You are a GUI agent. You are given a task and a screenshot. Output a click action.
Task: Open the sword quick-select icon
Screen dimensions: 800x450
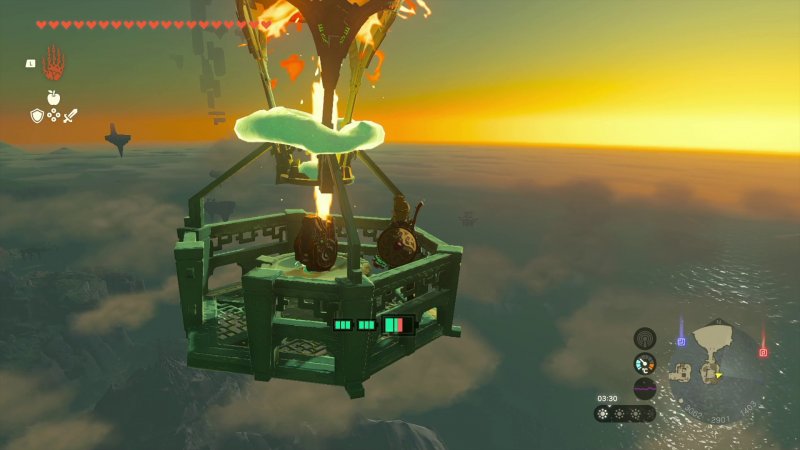click(x=70, y=116)
